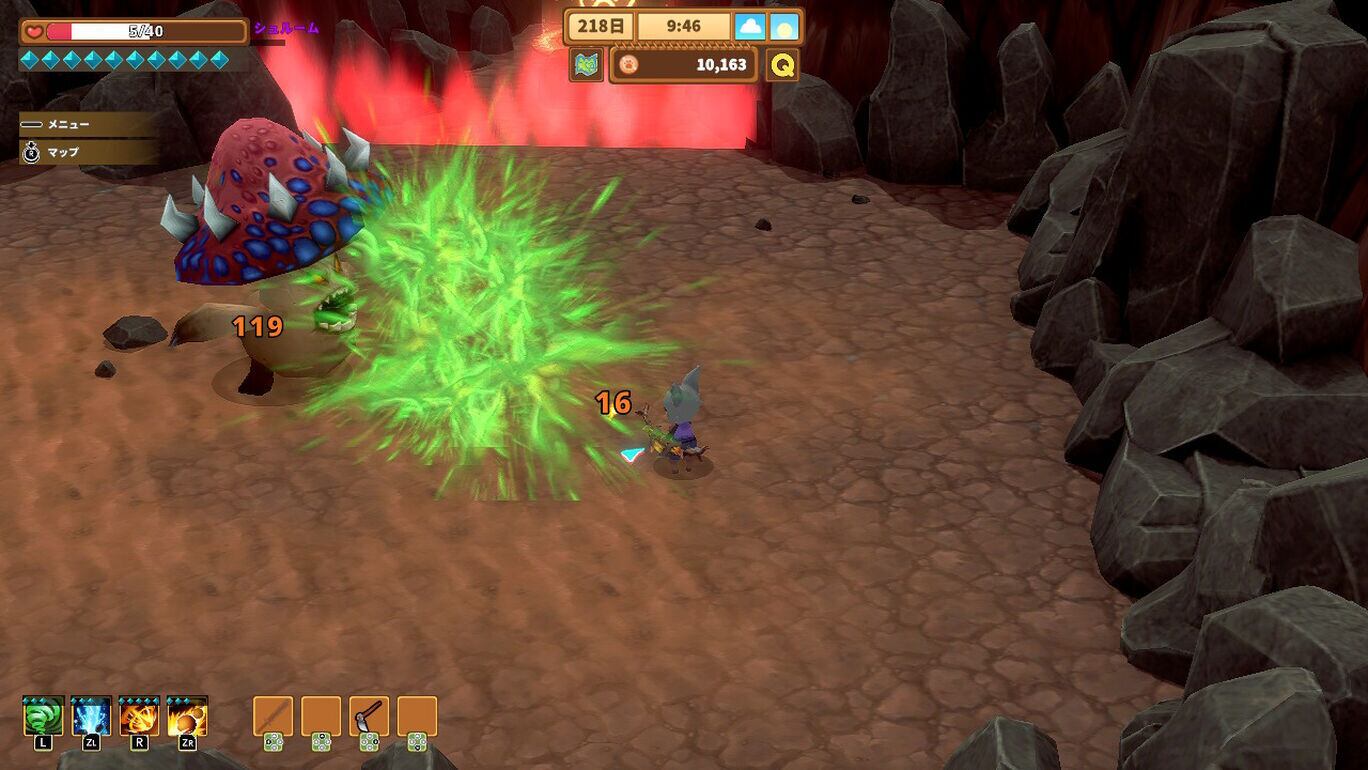
Task: Cast the flaming boulder skill
Action: click(x=187, y=717)
